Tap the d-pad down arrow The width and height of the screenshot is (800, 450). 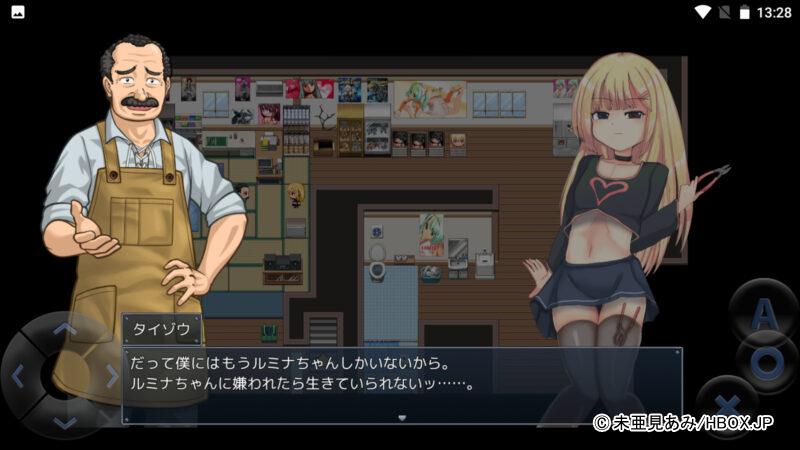(x=64, y=422)
